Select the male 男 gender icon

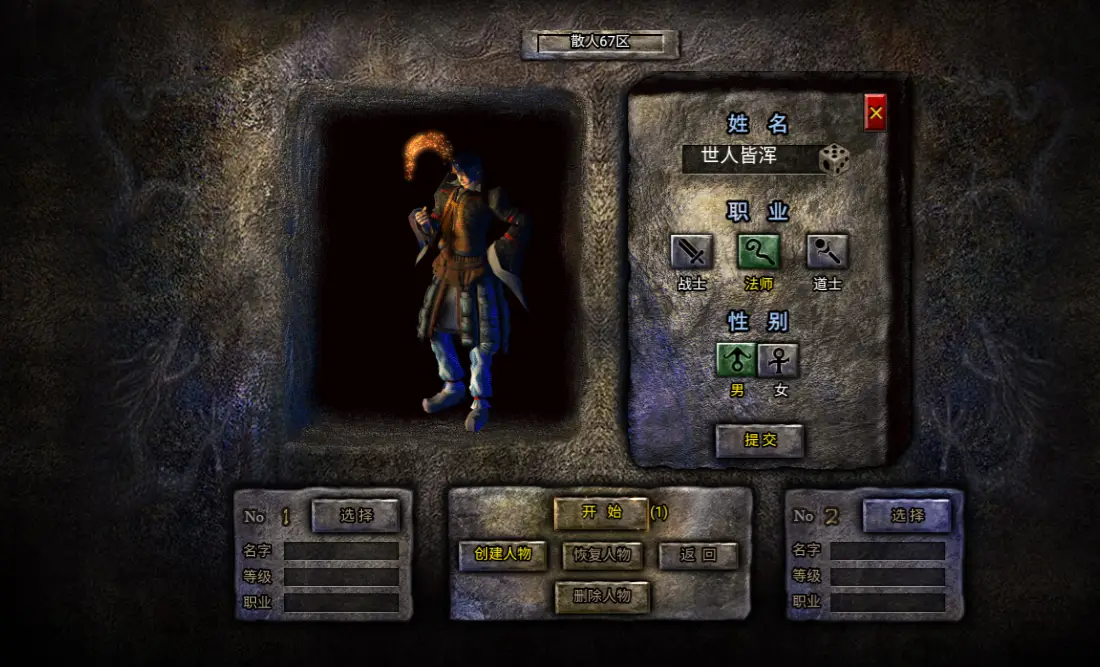click(x=736, y=360)
